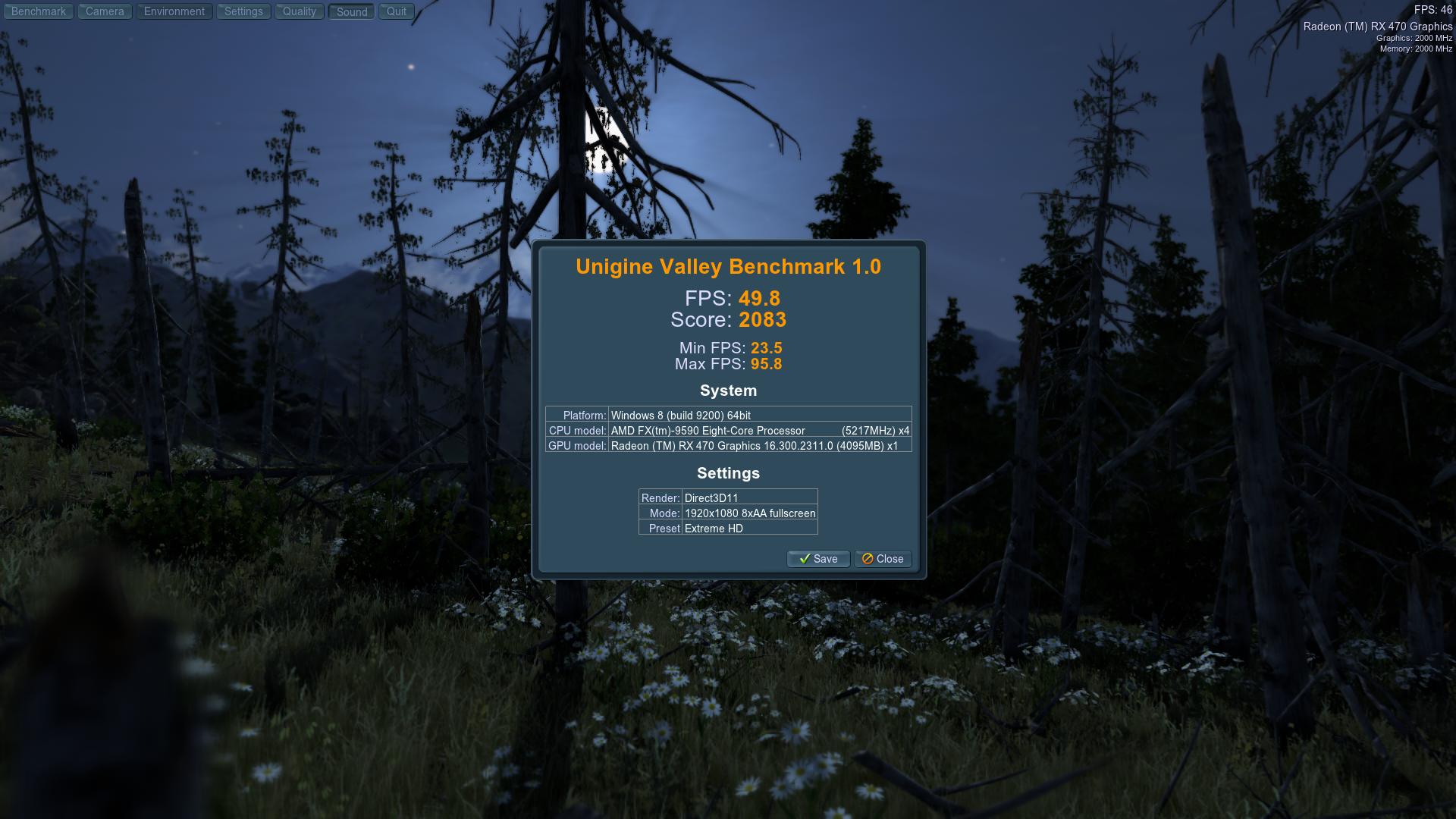
Task: Close the benchmark results dialog
Action: click(883, 559)
